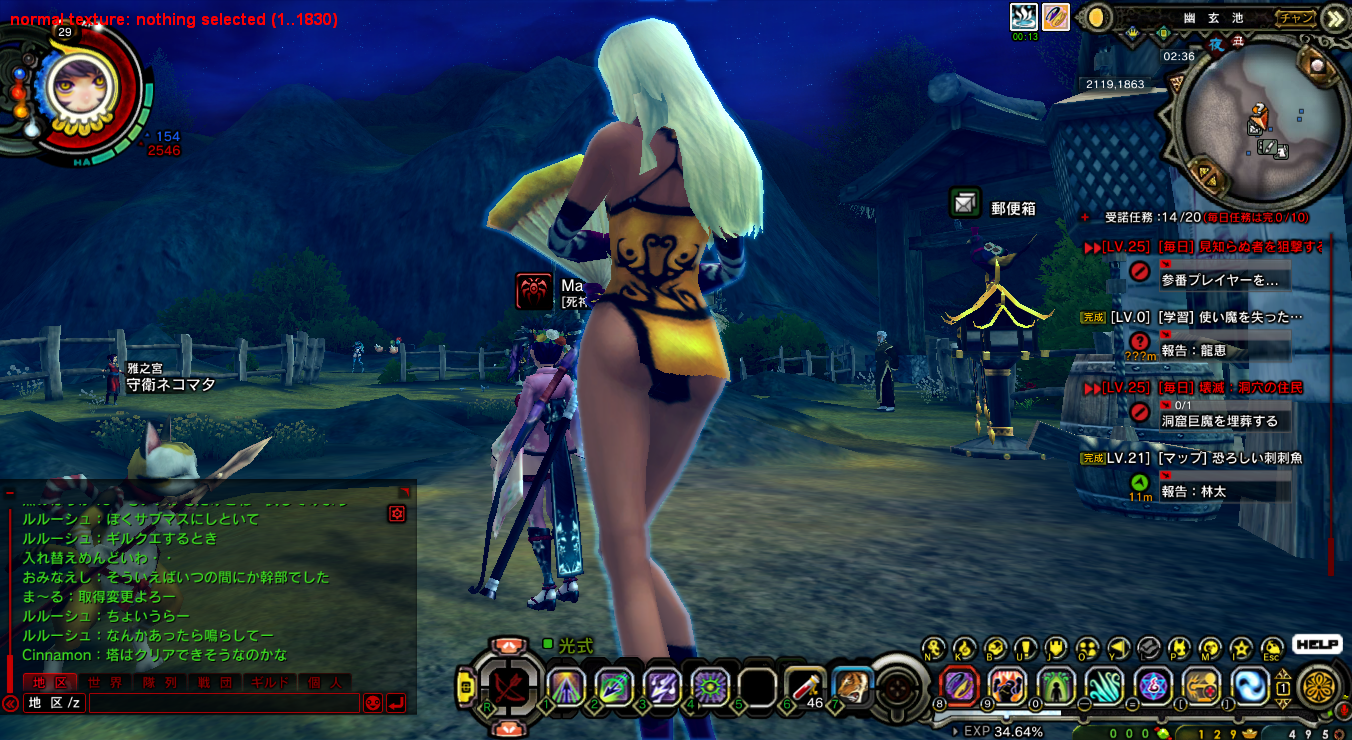1352x740 pixels.
Task: Click the gold coin icon beside the zone name
Action: [x=1098, y=18]
